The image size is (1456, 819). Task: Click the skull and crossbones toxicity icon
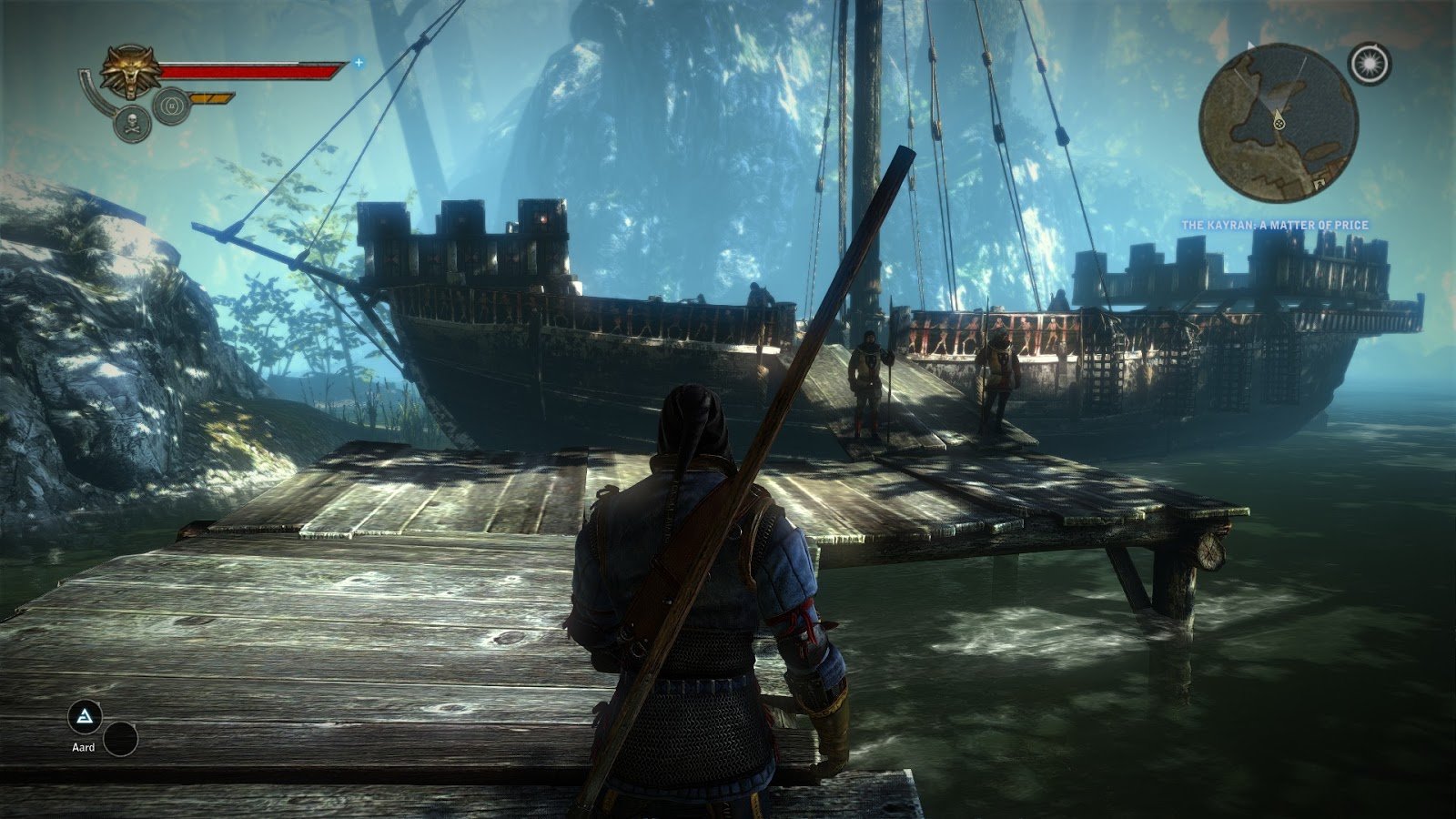(132, 123)
